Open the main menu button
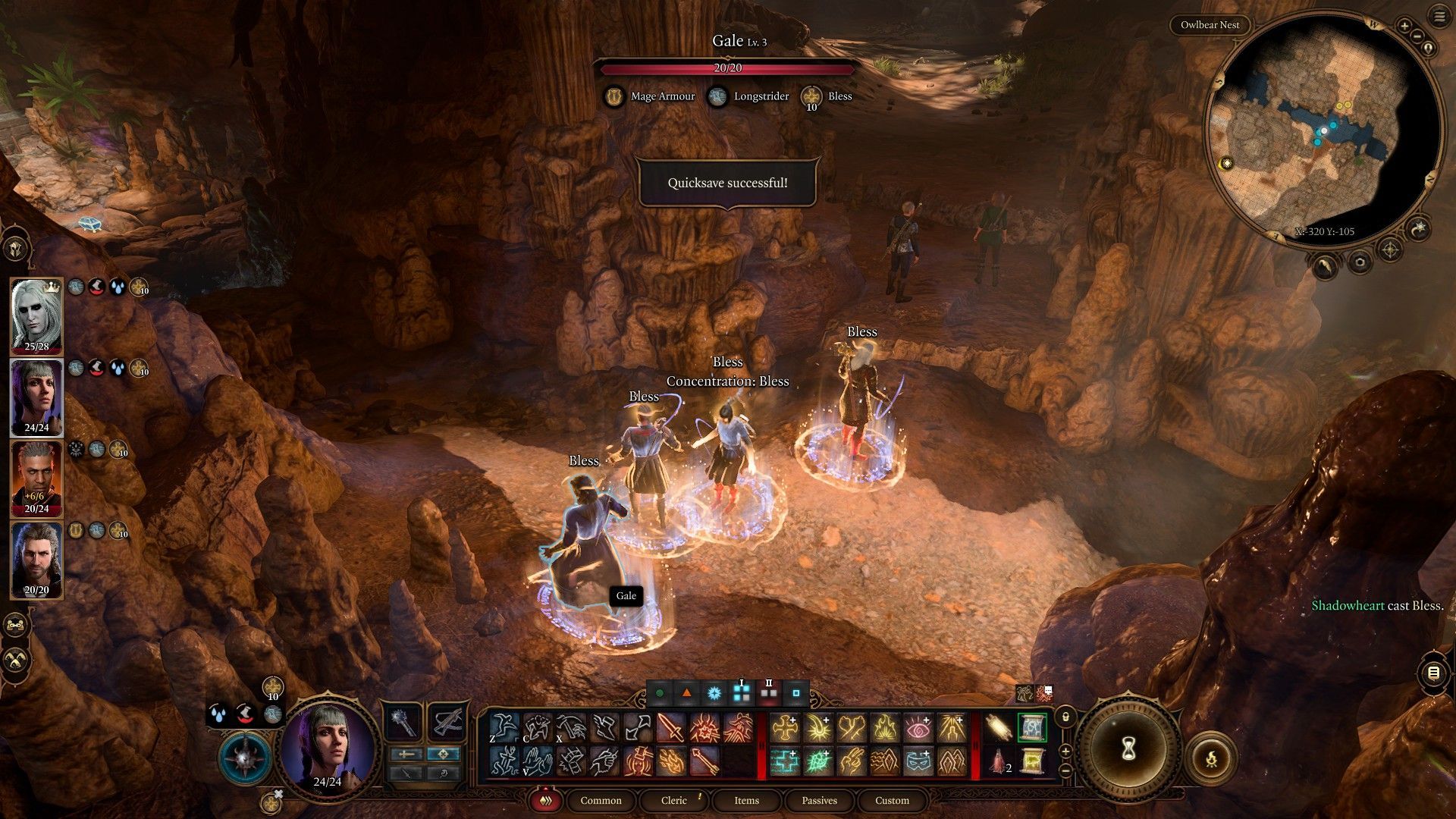Screen dimensions: 1456x819 (1439, 17)
